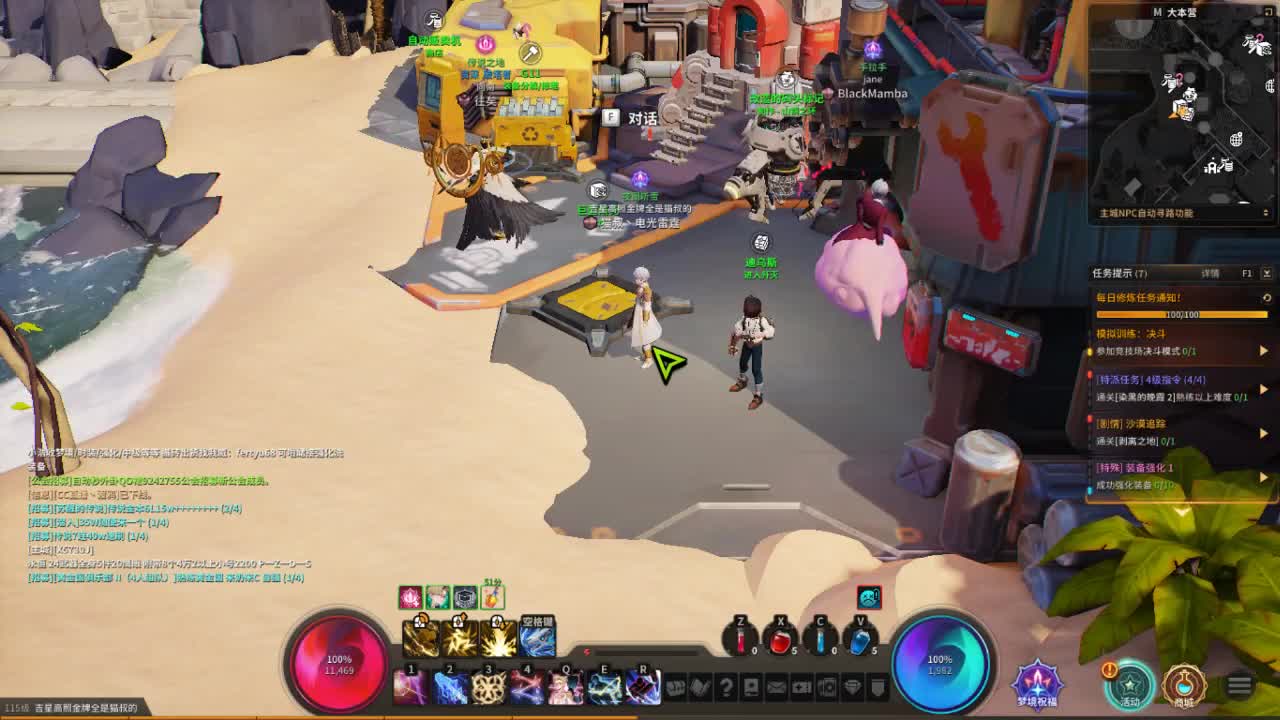Viewport: 1280px width, 720px height.
Task: Use the blue crystal potion slot
Action: pos(859,642)
